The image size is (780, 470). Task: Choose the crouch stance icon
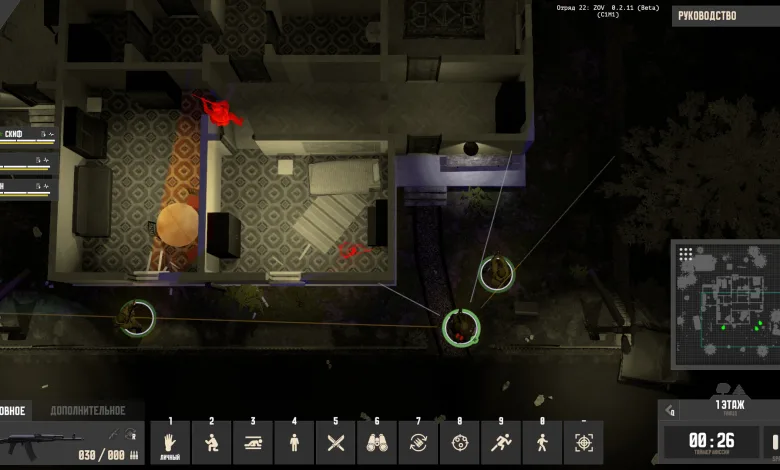[x=212, y=442]
